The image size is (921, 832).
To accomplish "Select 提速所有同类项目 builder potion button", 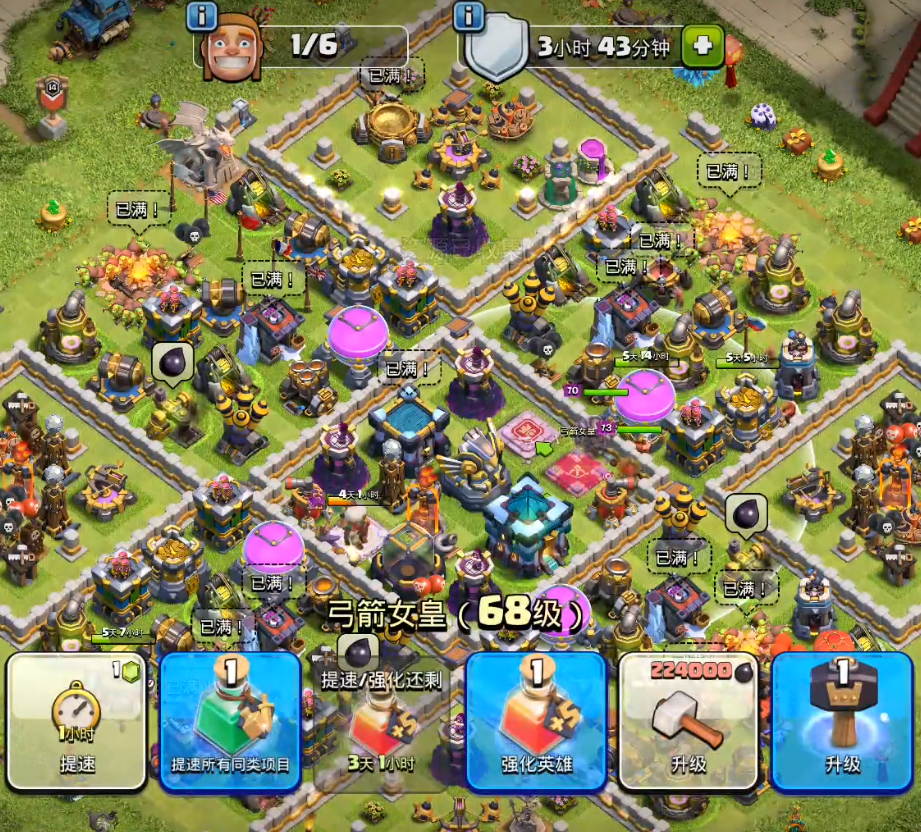I will [x=230, y=720].
